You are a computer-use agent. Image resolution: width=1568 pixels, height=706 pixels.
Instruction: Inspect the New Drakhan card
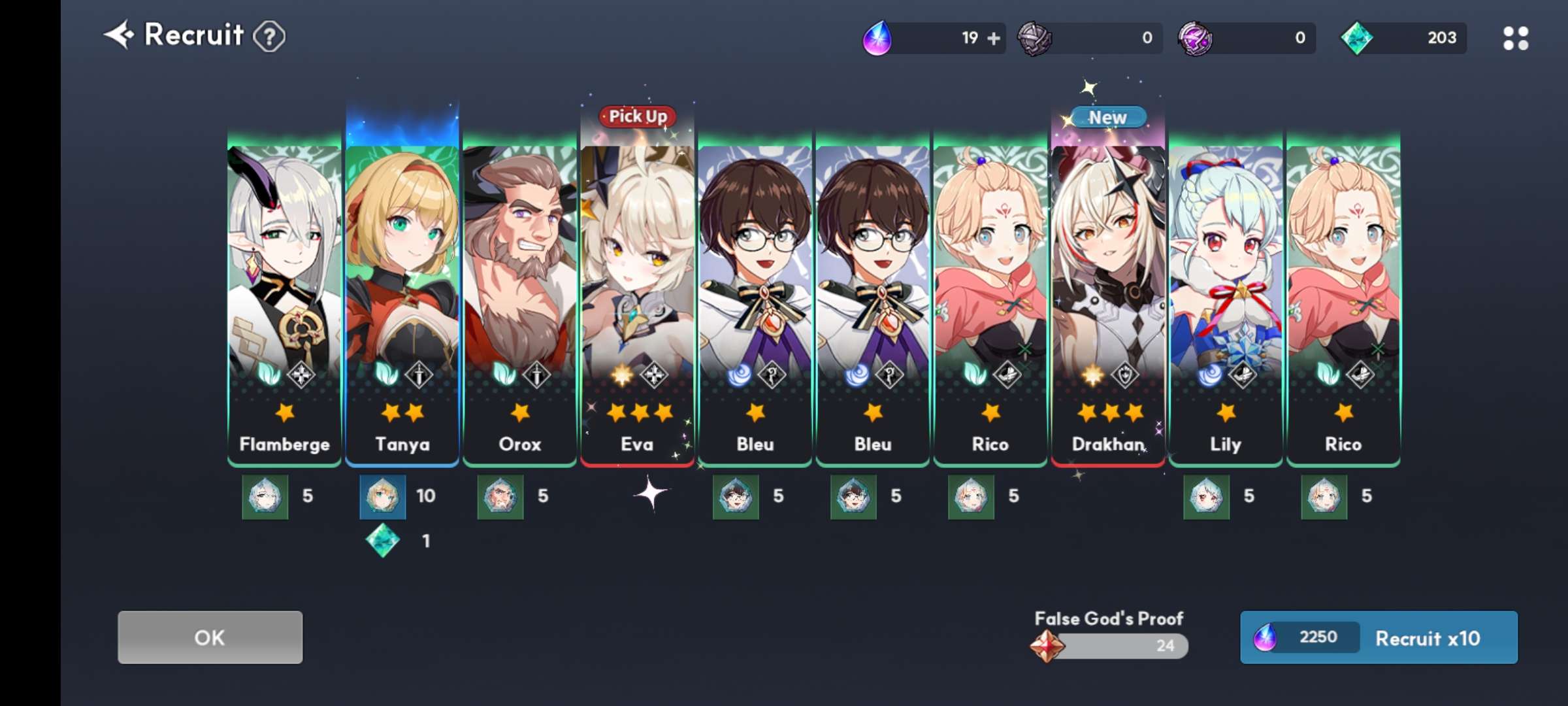(x=1108, y=301)
